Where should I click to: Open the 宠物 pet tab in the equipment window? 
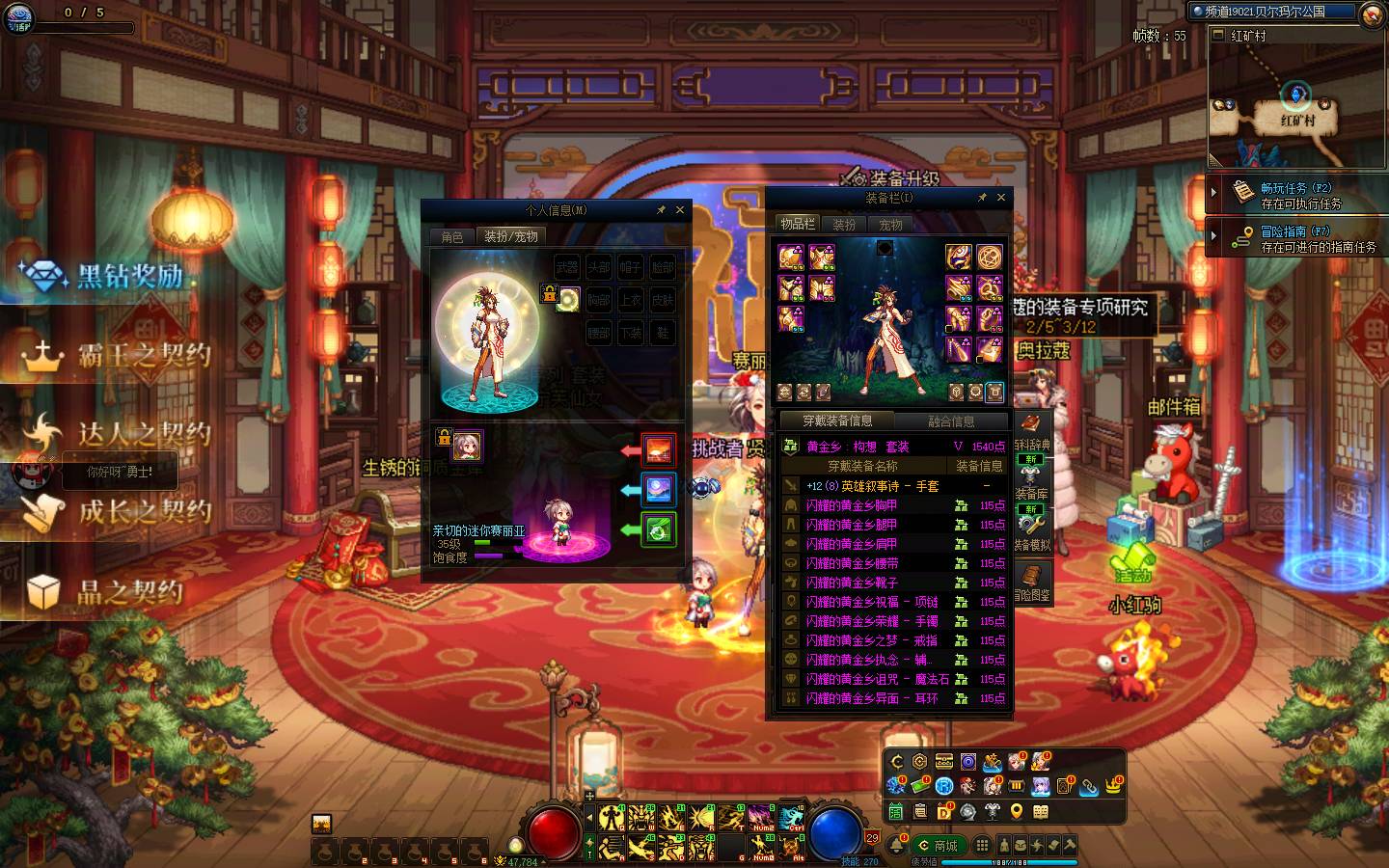coord(890,225)
